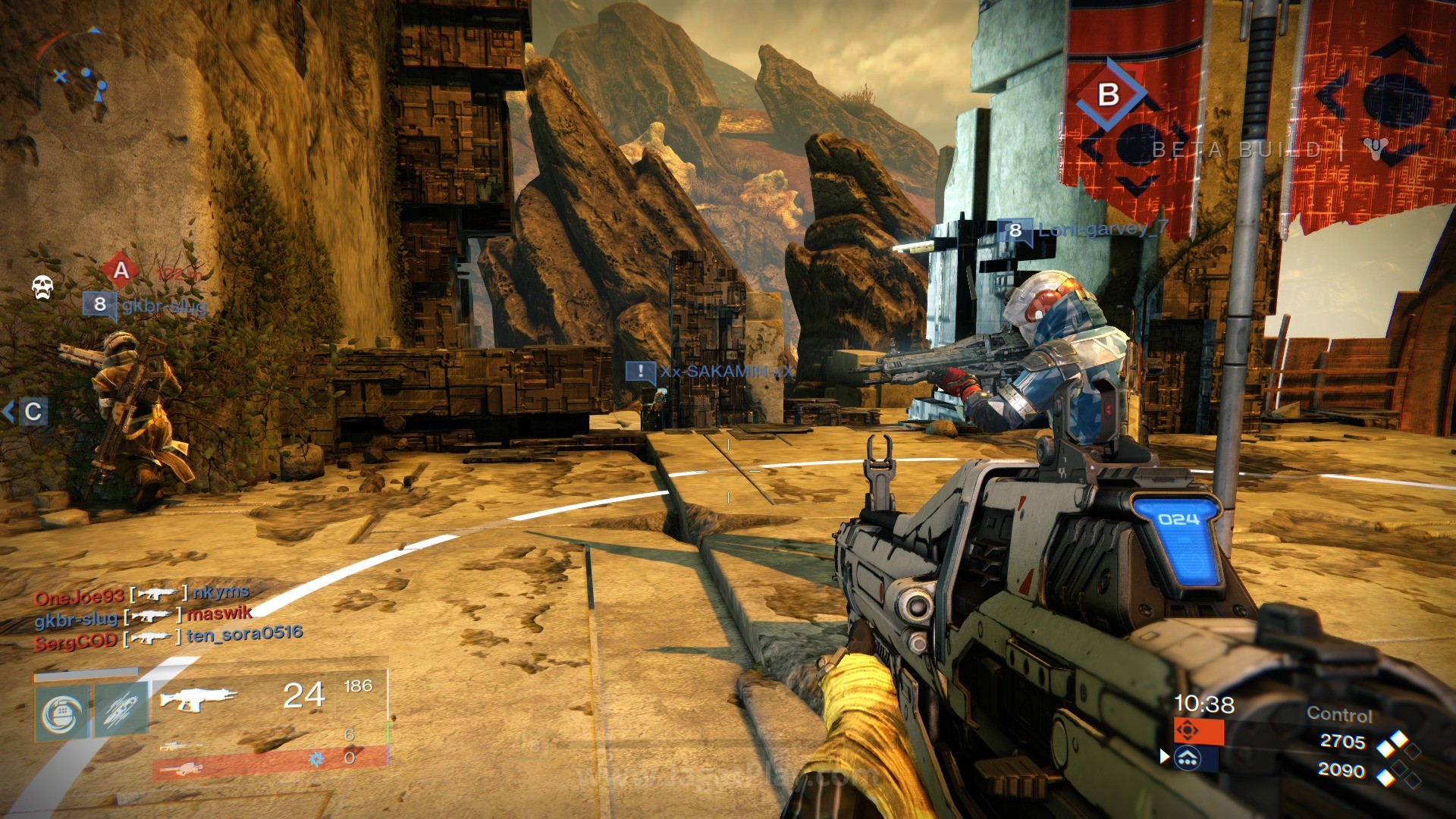
Task: Select the primary auto rifle weapon icon
Action: (198, 698)
